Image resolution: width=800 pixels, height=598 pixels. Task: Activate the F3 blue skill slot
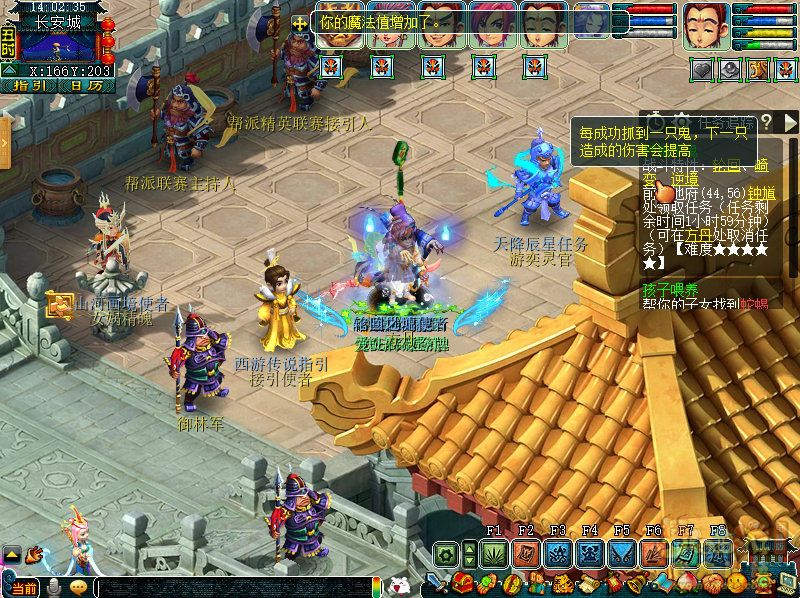pos(557,553)
